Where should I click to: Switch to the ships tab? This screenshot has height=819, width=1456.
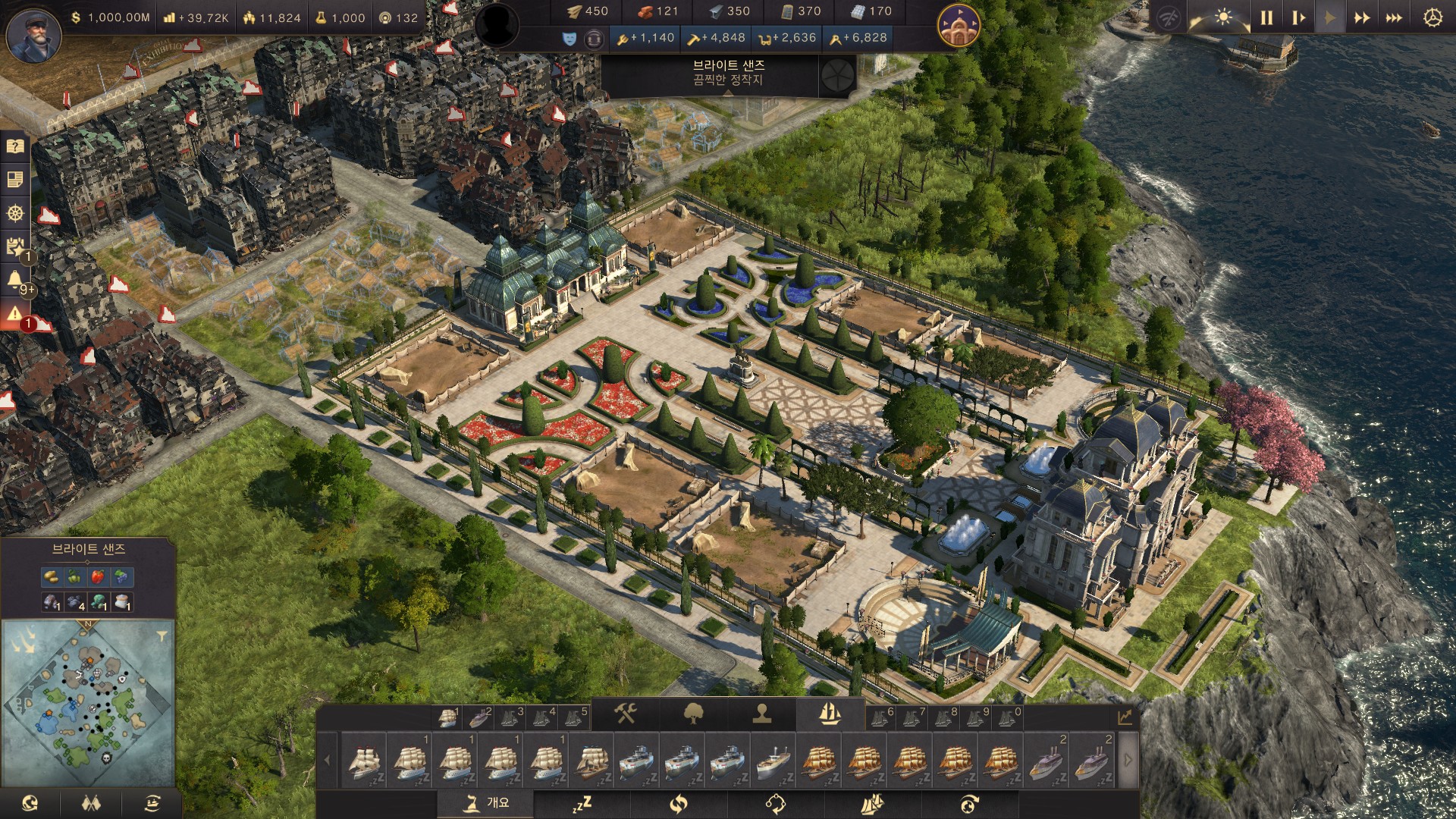(x=830, y=714)
